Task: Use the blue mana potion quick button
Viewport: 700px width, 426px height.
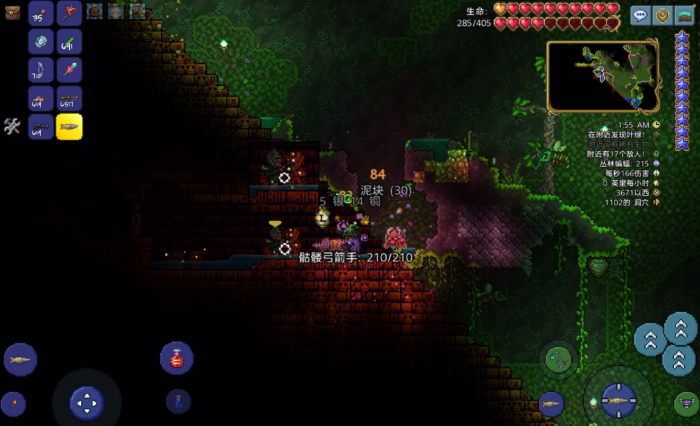Action: [178, 401]
